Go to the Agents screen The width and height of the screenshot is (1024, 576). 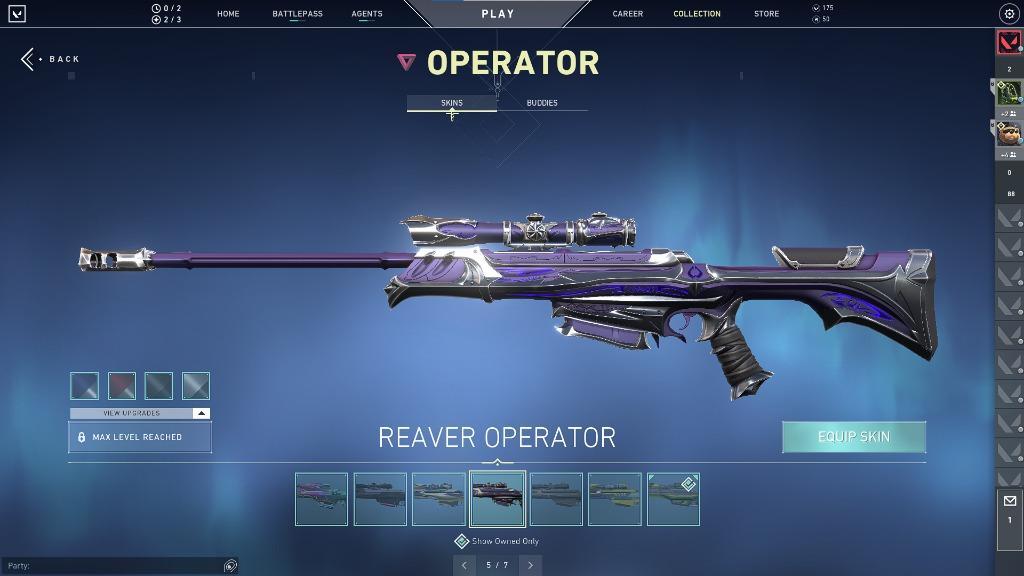[x=367, y=14]
